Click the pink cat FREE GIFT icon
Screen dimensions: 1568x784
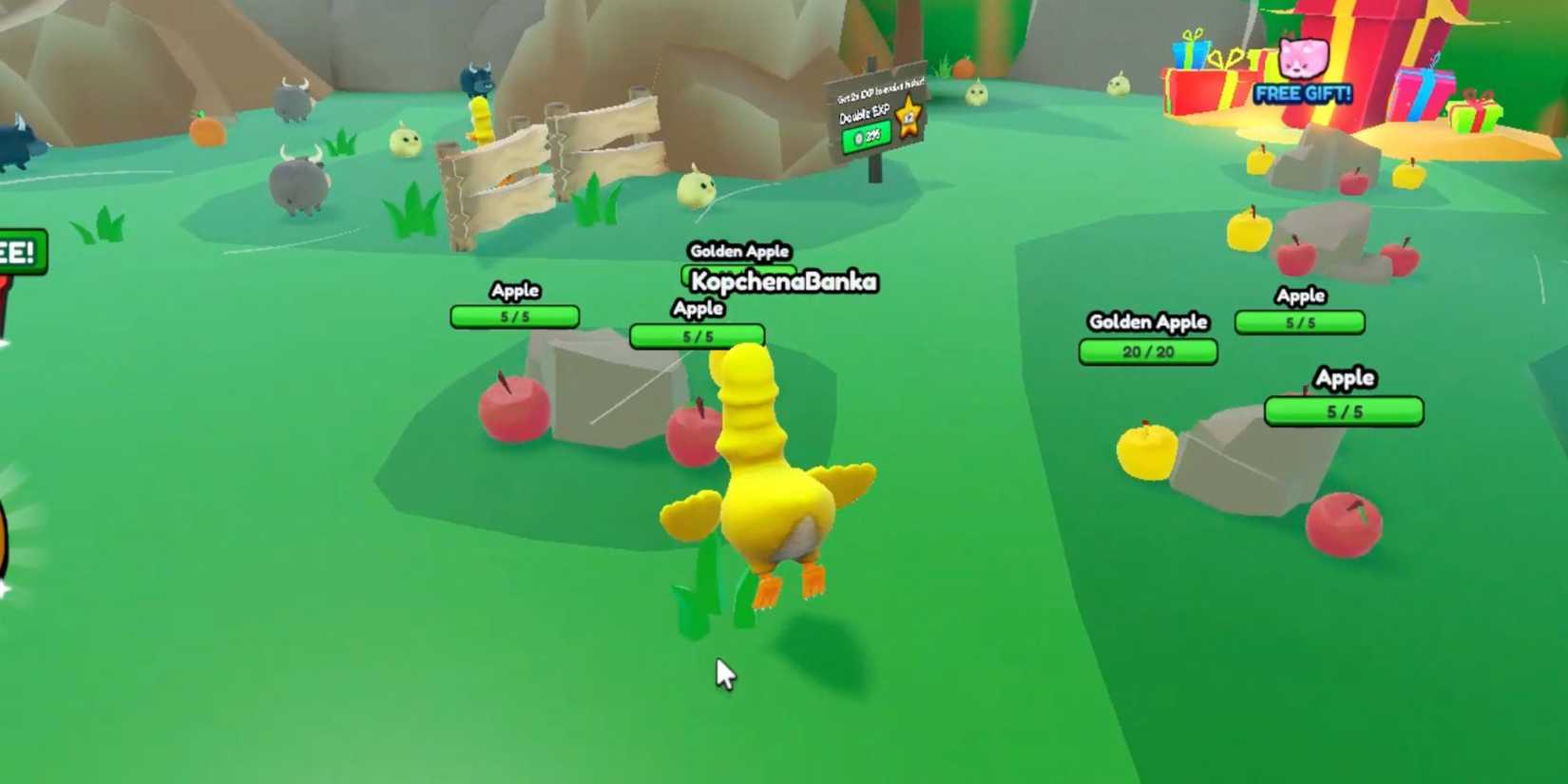coord(1302,59)
